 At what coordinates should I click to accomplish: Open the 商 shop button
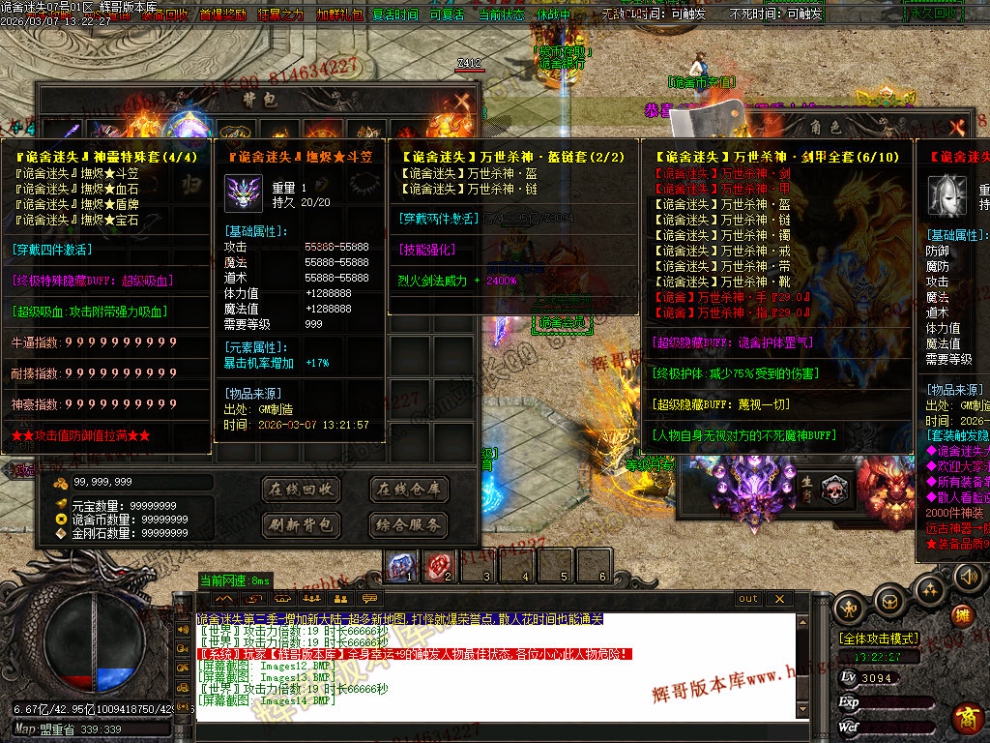click(966, 719)
